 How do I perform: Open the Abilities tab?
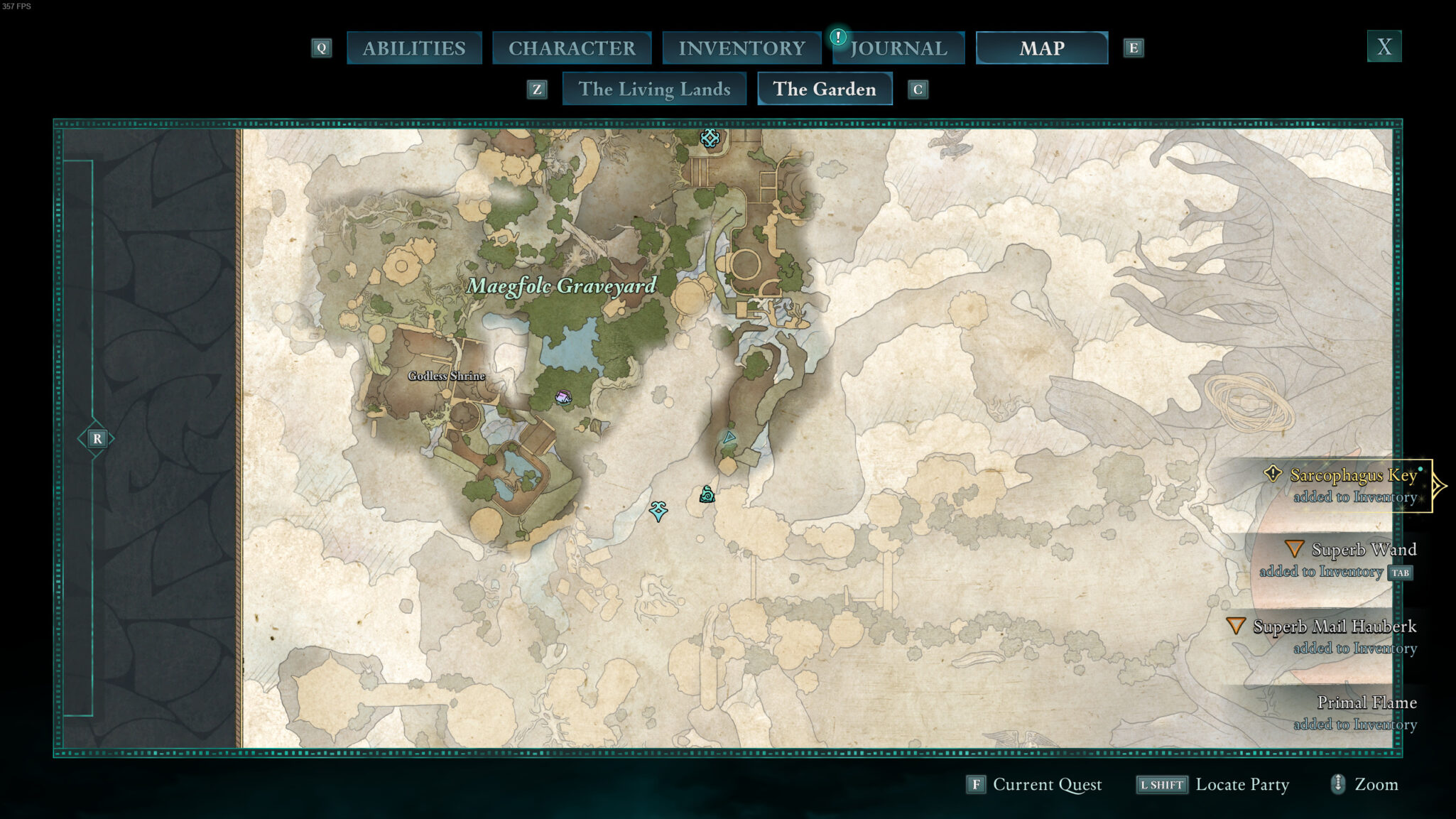(414, 48)
